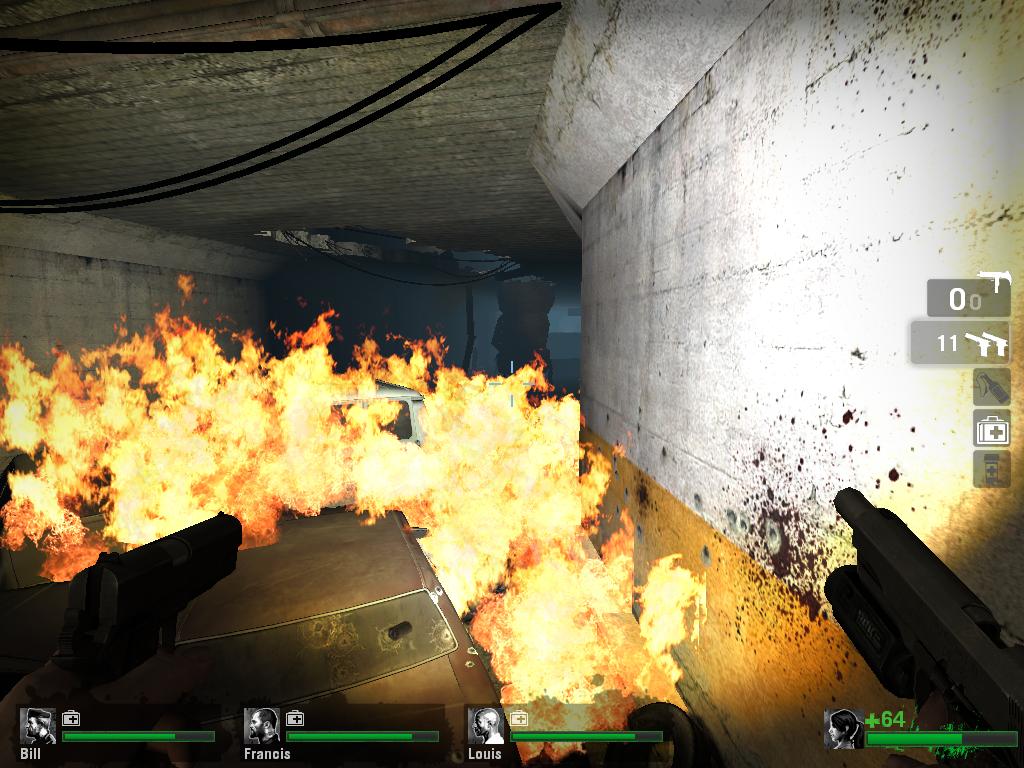Select the Molotov bottle slot
This screenshot has width=1024, height=768.
(991, 387)
